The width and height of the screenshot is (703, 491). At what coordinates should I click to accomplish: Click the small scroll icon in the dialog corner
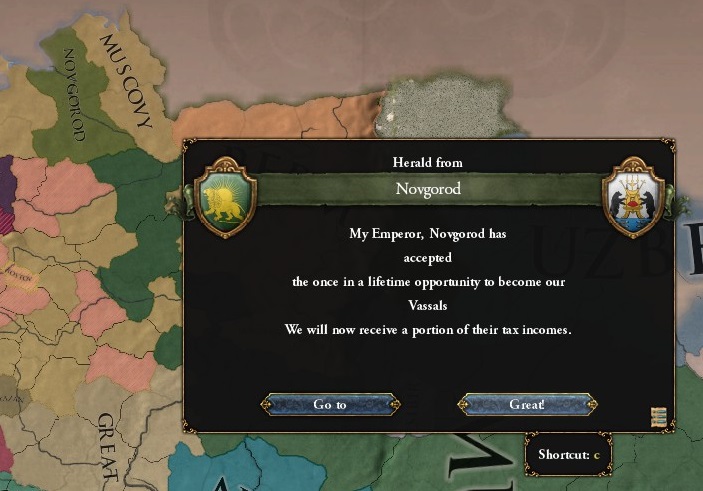coord(658,418)
